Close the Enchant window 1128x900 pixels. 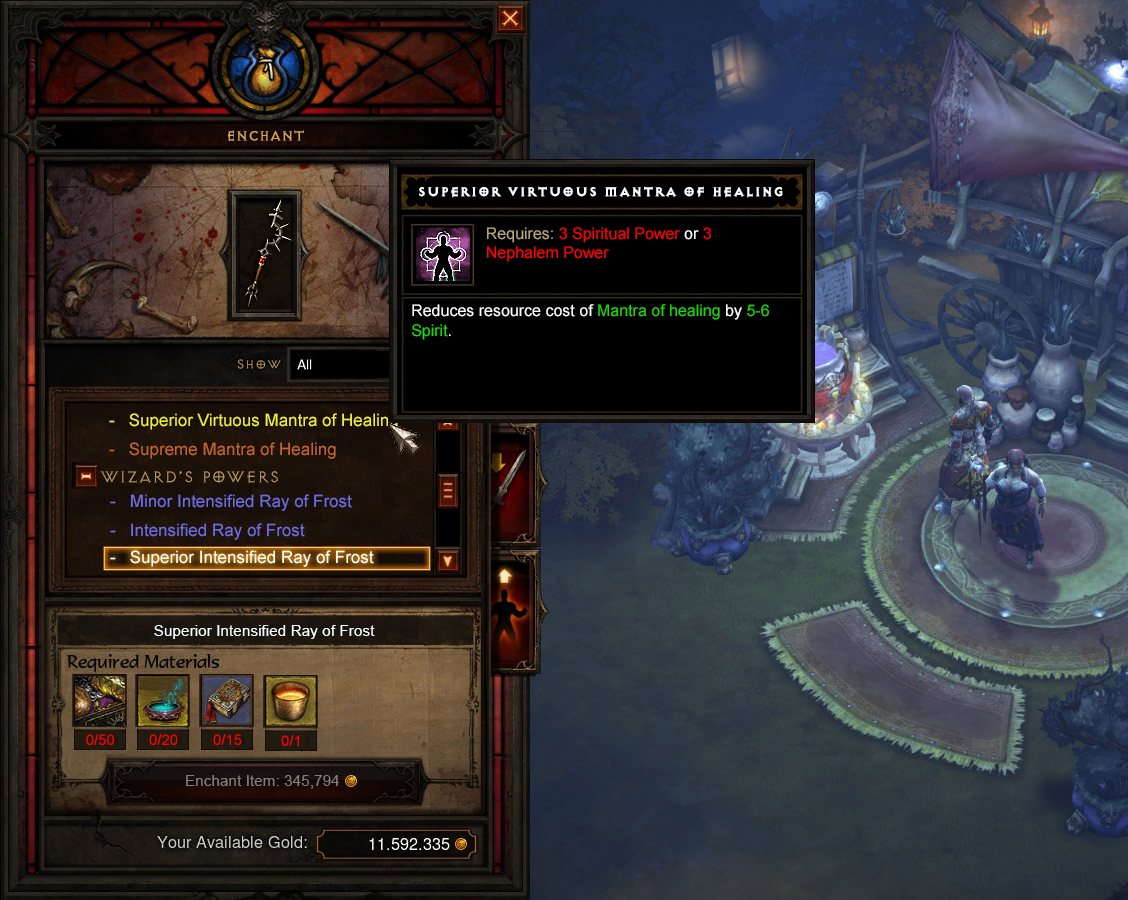point(510,18)
